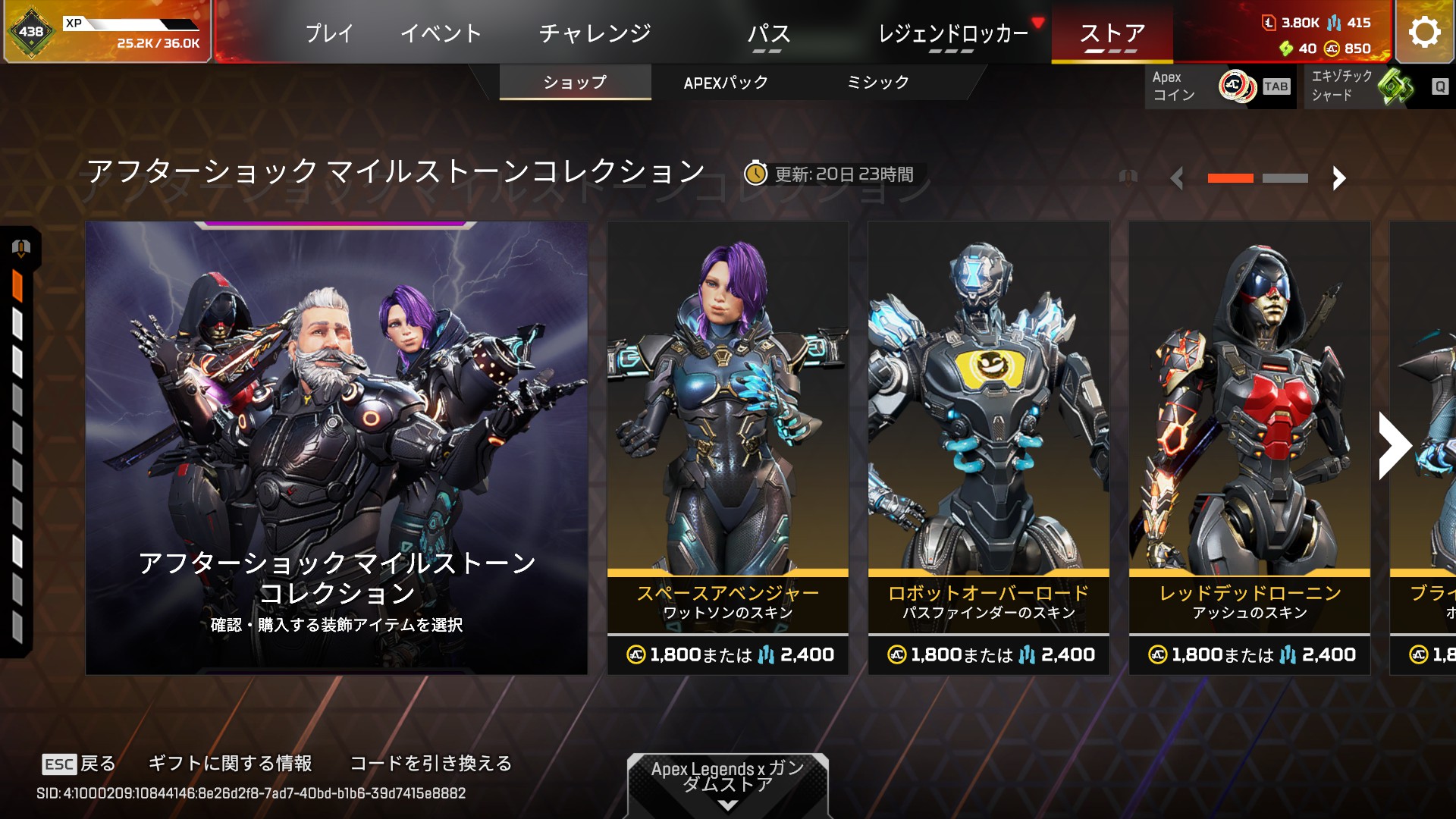Open the Apex コイン purchase button
Viewport: 1456px width, 819px height.
[1219, 86]
